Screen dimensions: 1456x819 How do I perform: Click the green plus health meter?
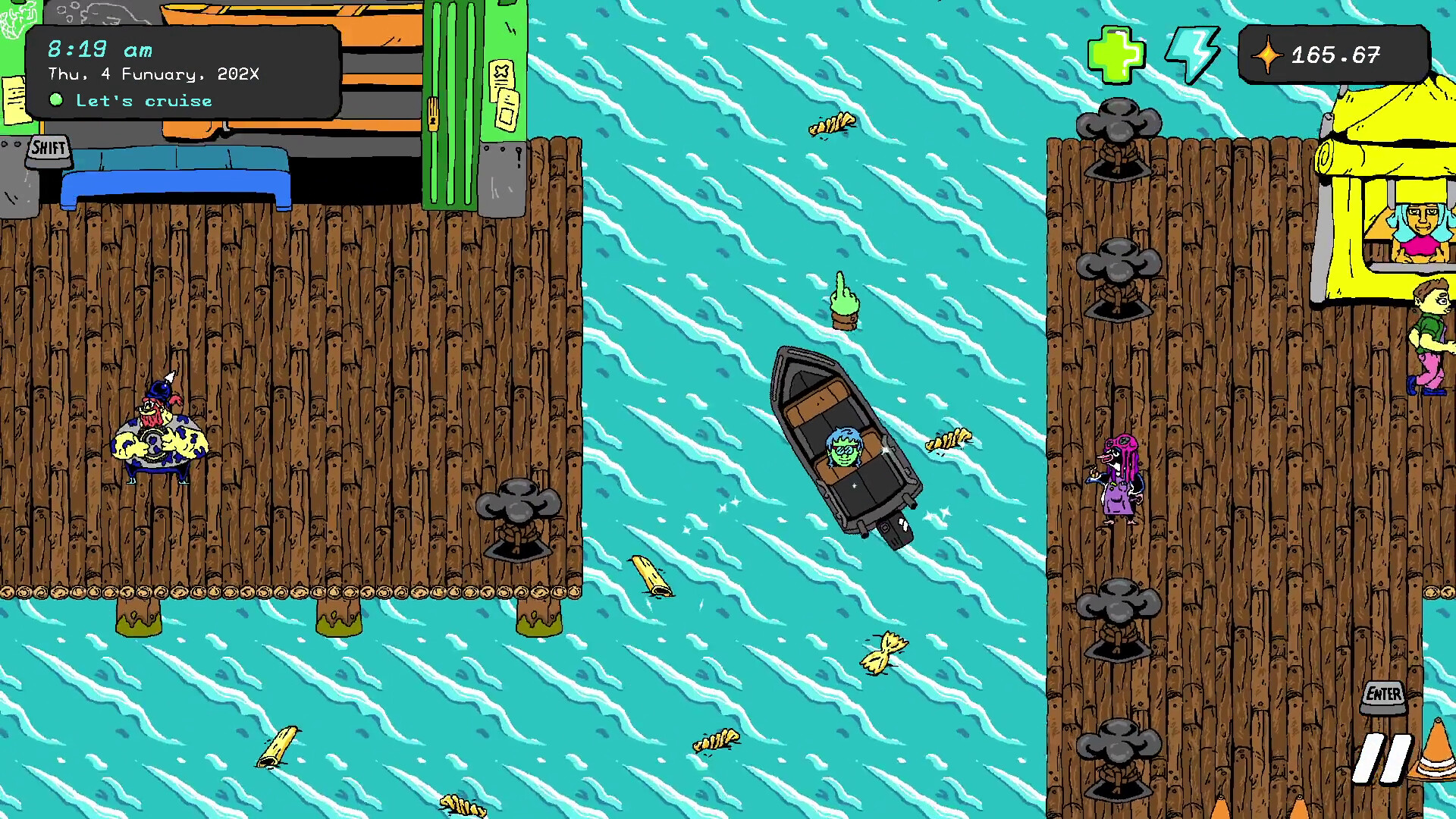tap(1116, 53)
